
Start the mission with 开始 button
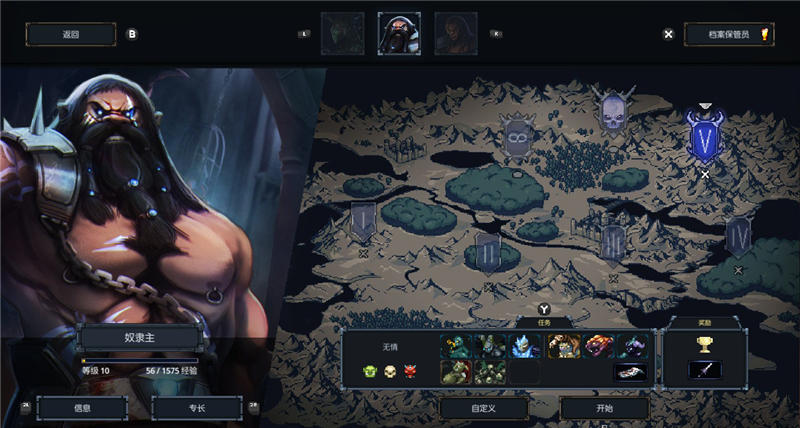pyautogui.click(x=604, y=408)
